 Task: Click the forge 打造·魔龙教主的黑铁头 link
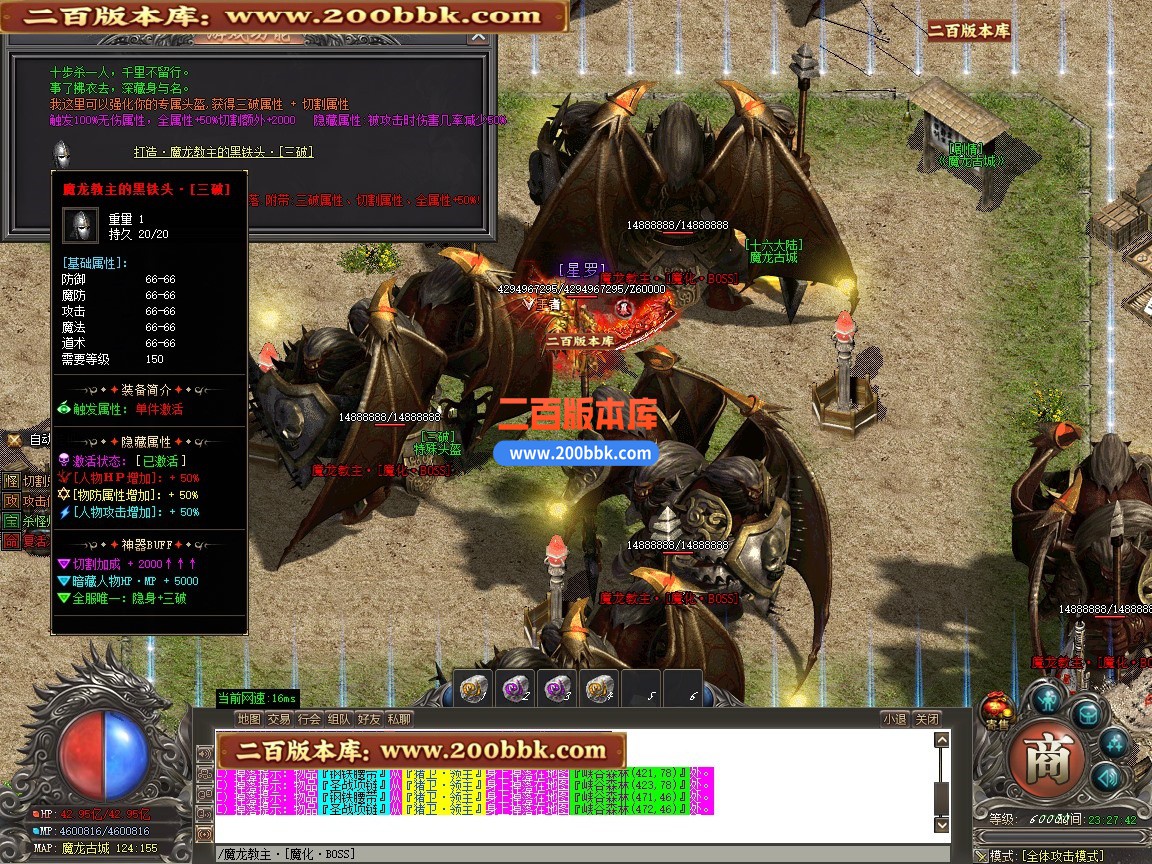224,152
